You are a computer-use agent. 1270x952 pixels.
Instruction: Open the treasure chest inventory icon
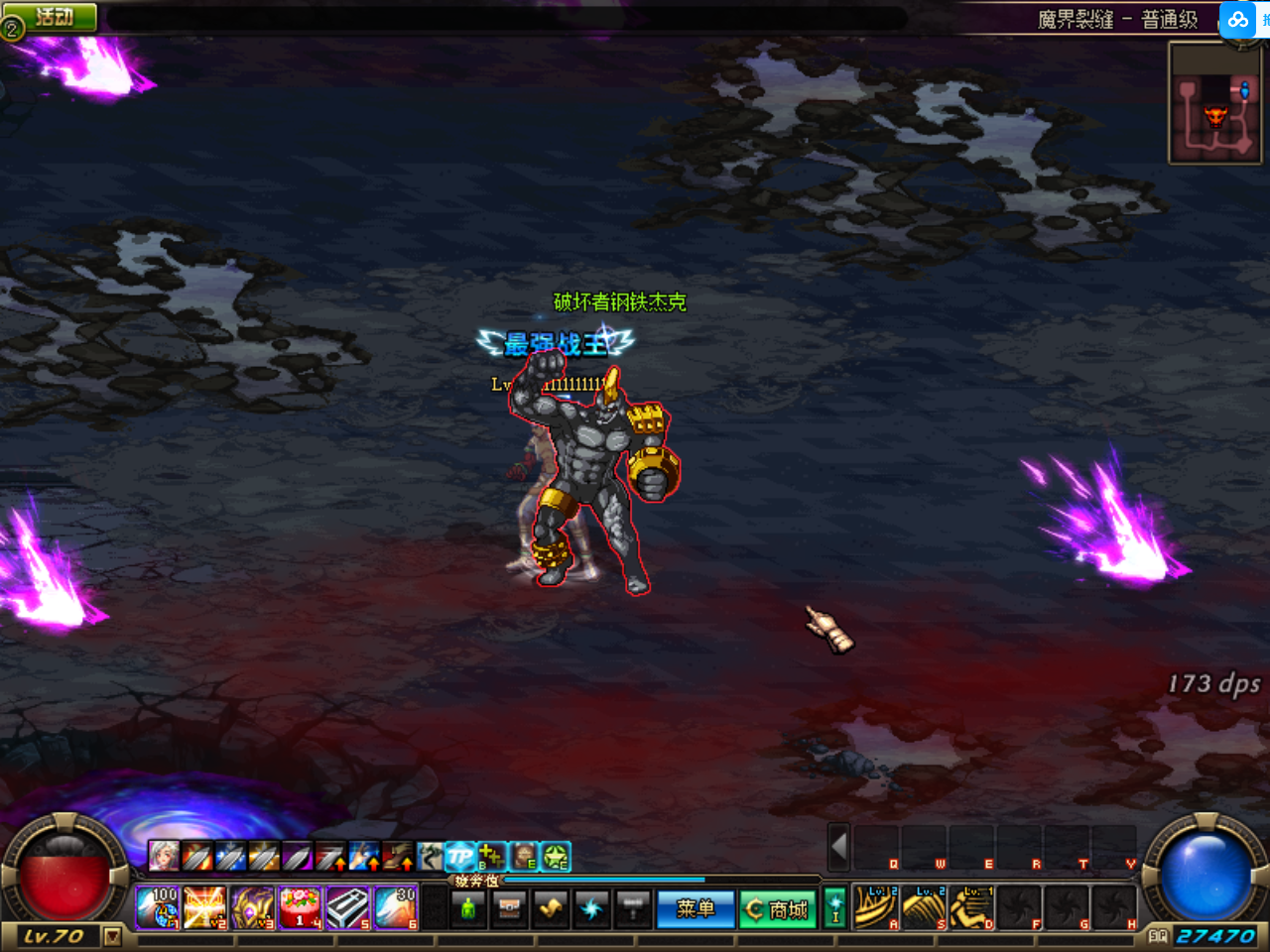click(x=509, y=907)
